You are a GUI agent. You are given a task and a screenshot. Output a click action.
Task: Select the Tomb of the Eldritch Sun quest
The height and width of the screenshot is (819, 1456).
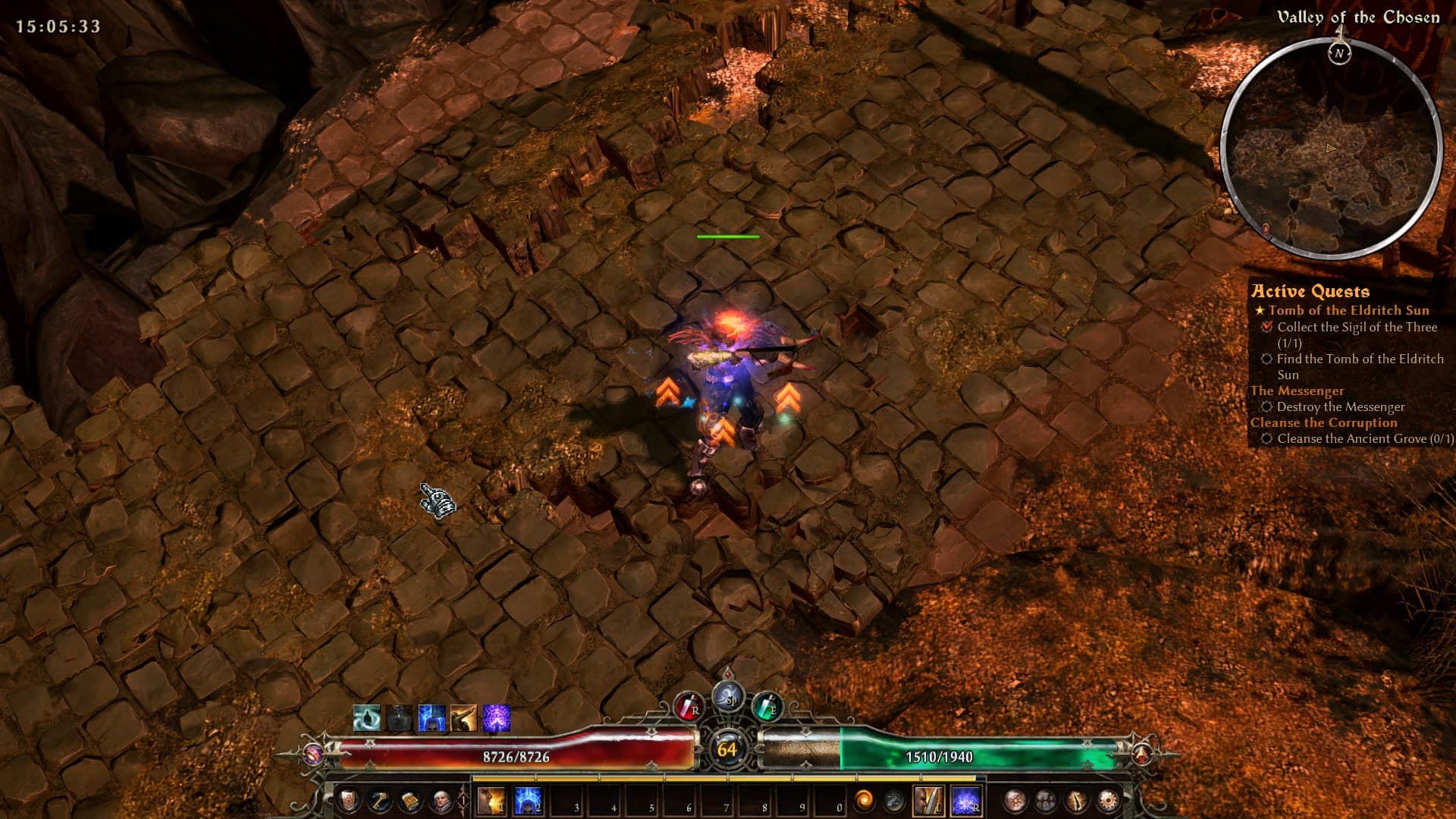(1348, 310)
